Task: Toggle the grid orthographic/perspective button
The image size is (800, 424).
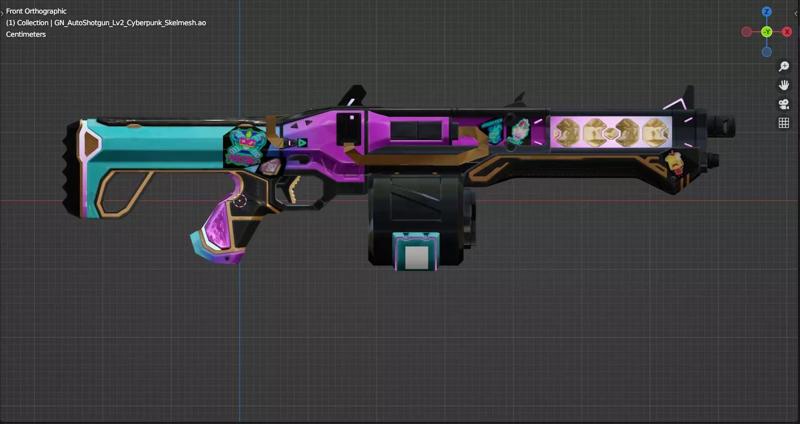Action: pyautogui.click(x=784, y=123)
